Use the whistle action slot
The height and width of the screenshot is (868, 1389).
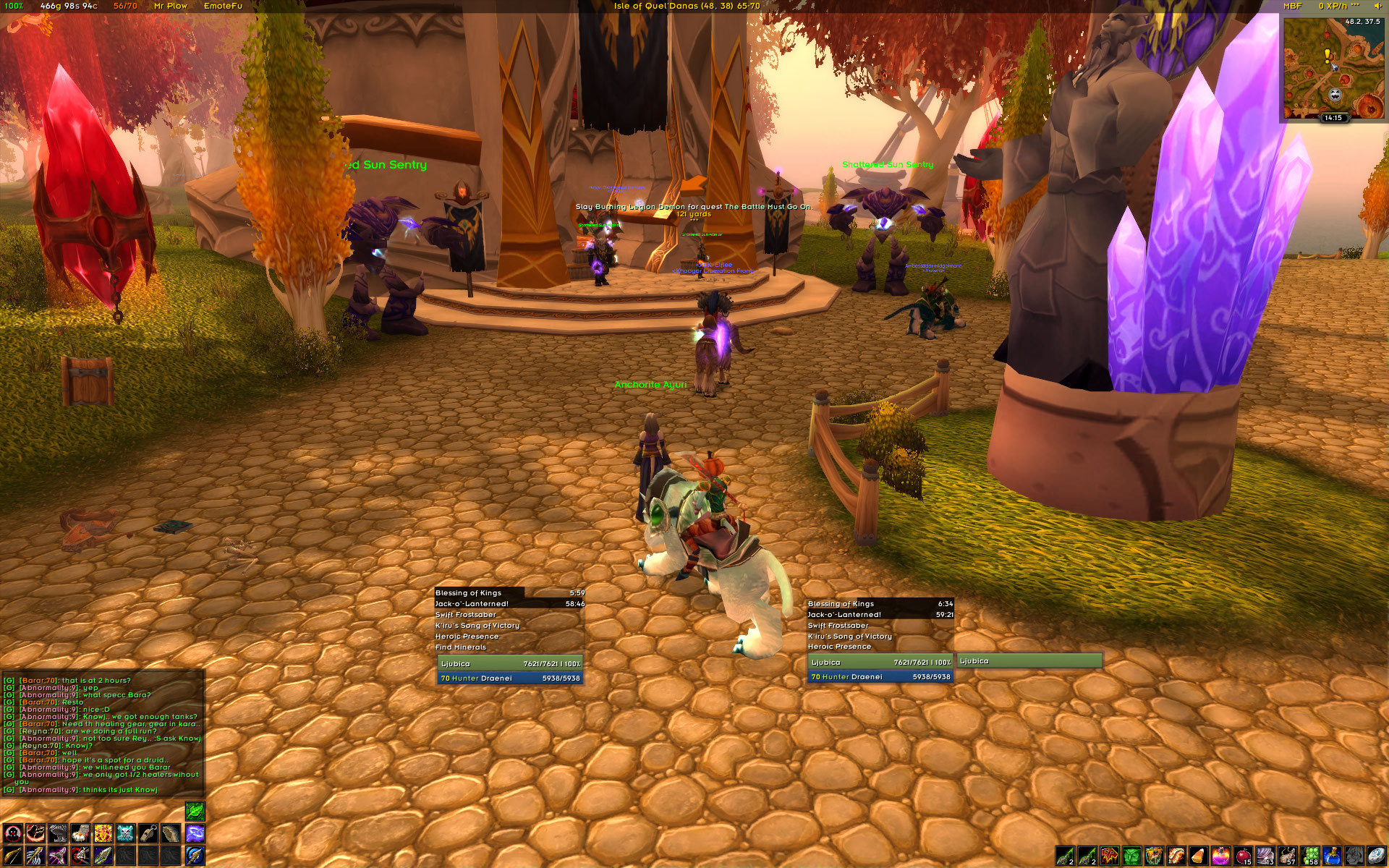(x=148, y=833)
